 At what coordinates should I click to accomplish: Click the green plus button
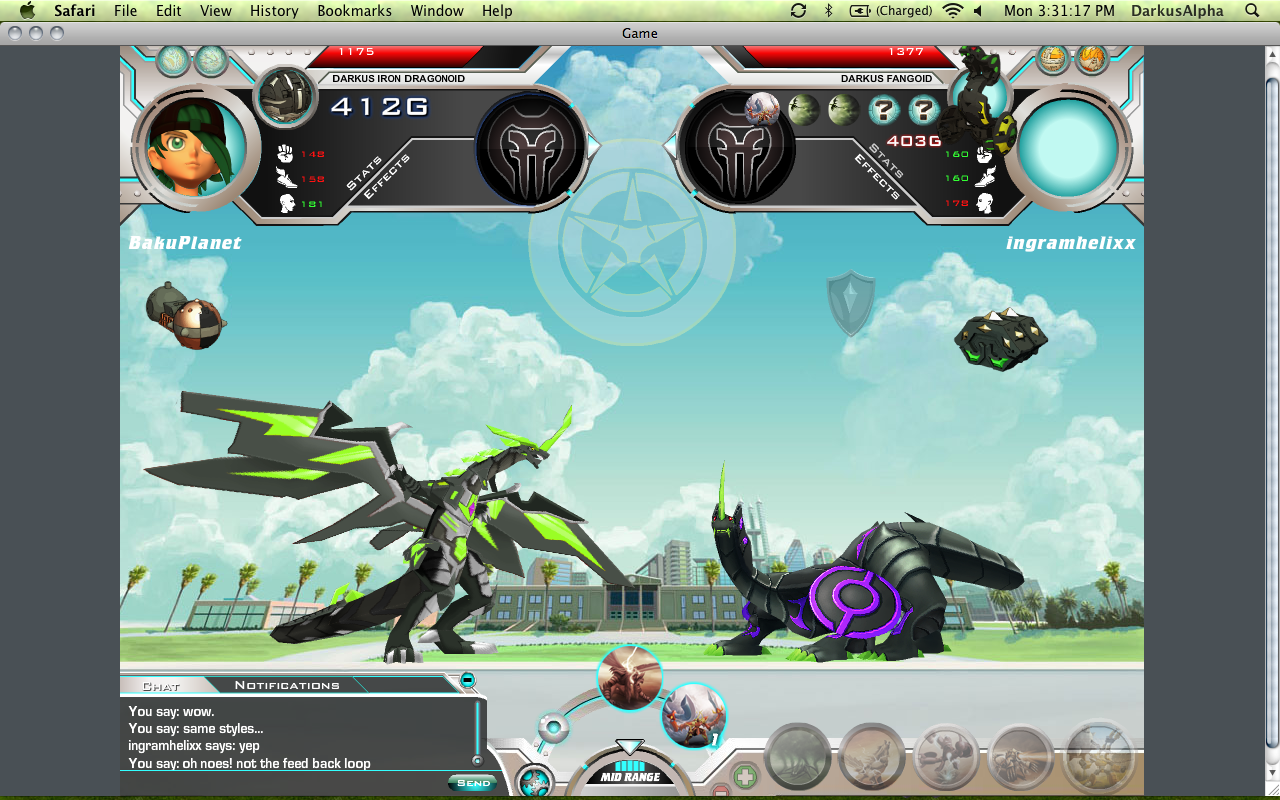point(745,776)
